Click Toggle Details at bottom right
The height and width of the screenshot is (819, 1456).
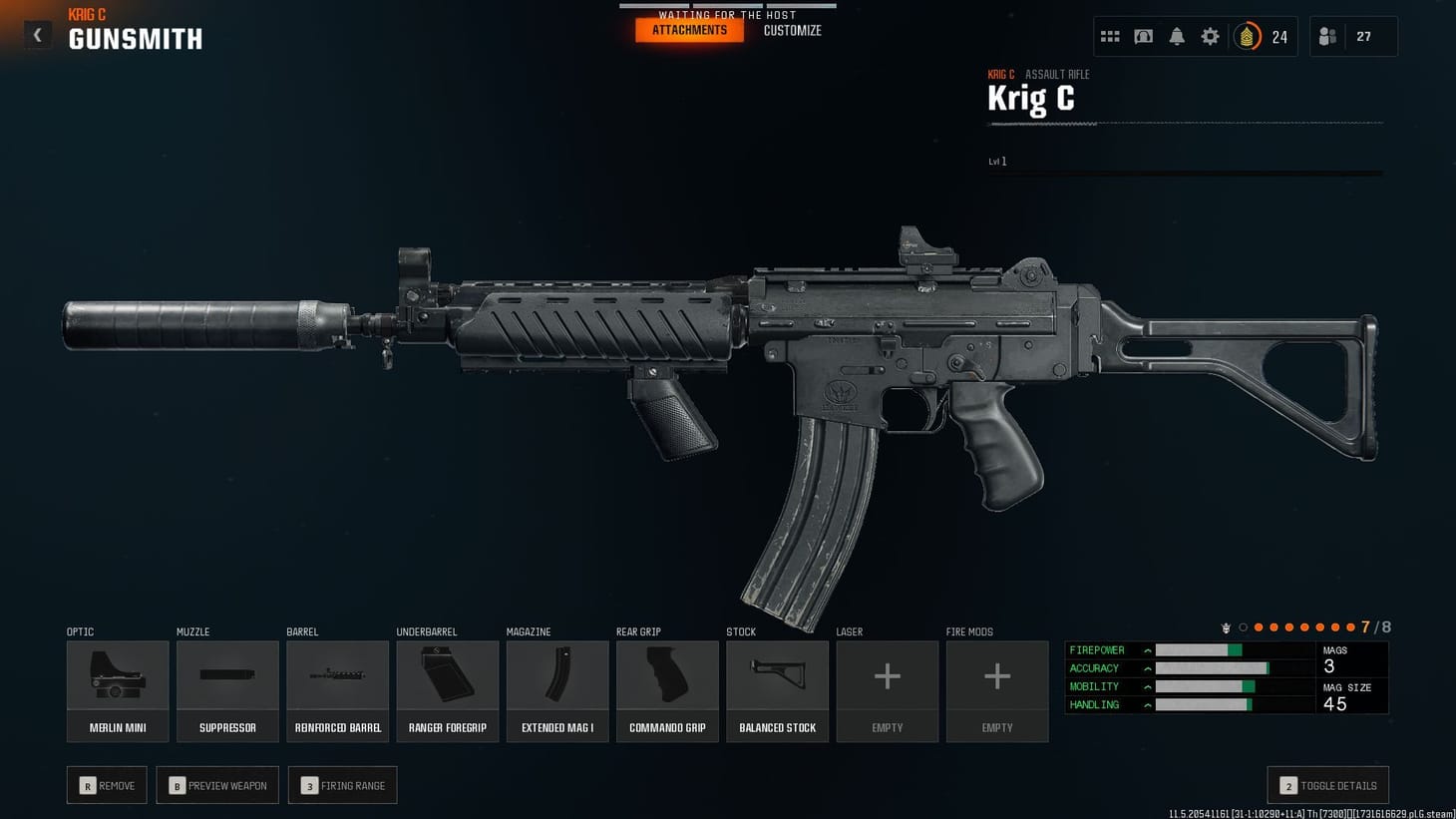(1326, 785)
